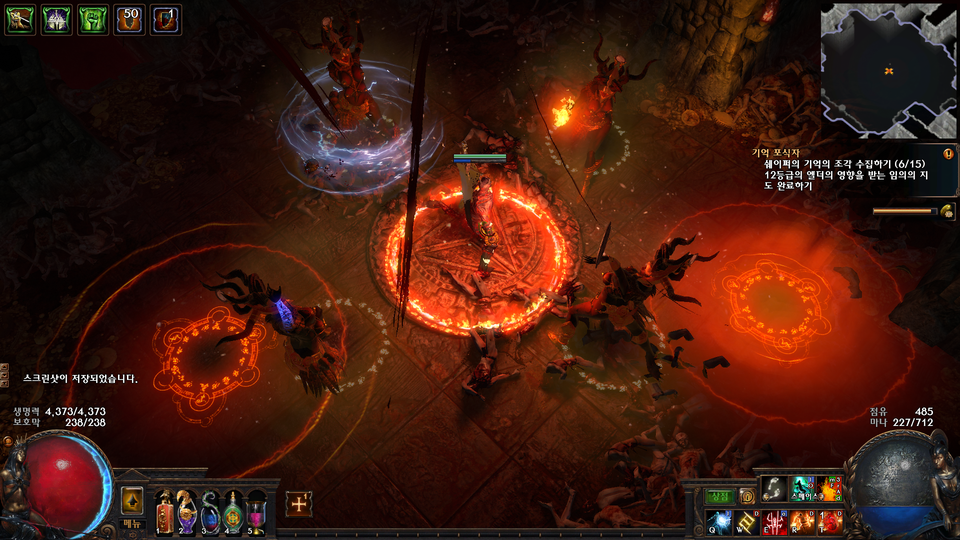Open the green 상점 shop button

[x=720, y=496]
